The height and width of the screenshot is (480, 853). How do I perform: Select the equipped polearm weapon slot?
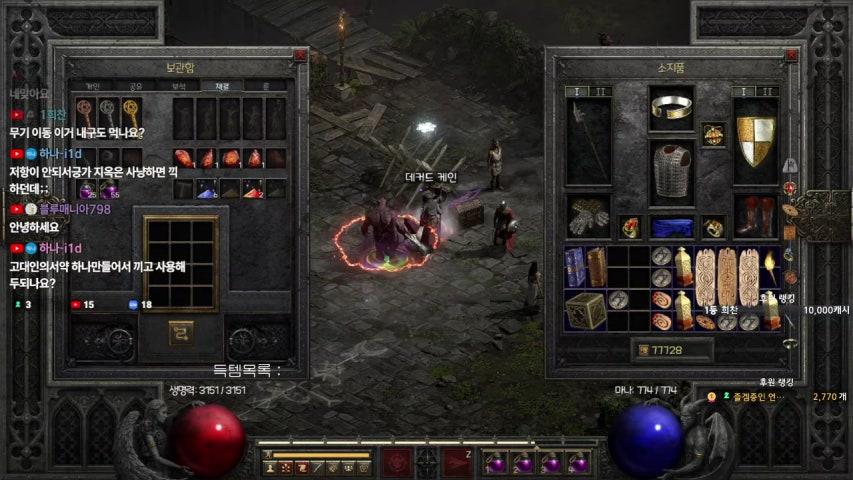coord(589,140)
